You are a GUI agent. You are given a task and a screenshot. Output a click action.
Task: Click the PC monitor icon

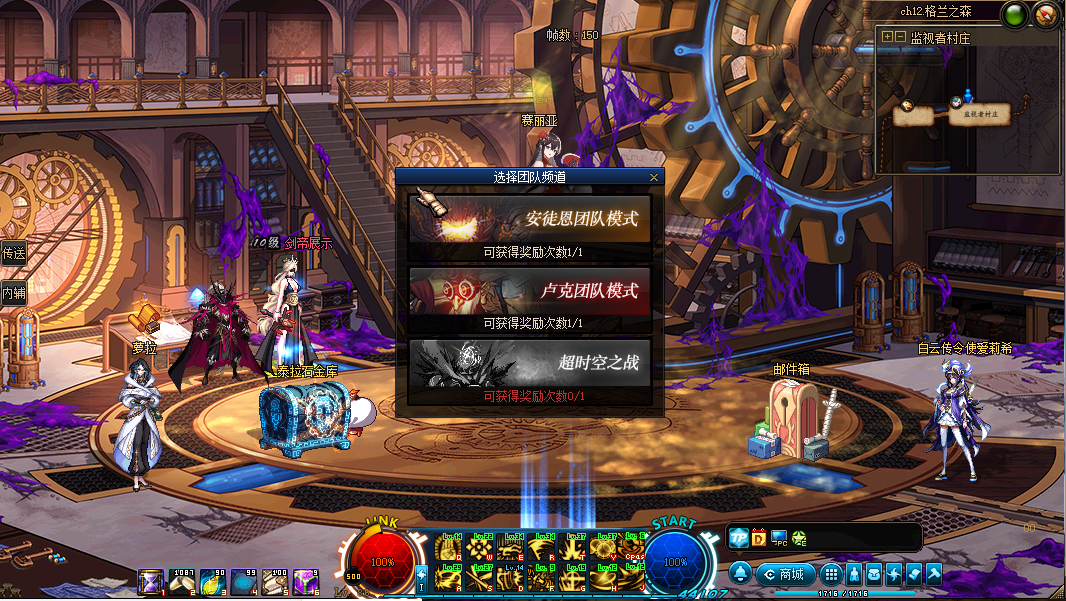click(x=779, y=538)
